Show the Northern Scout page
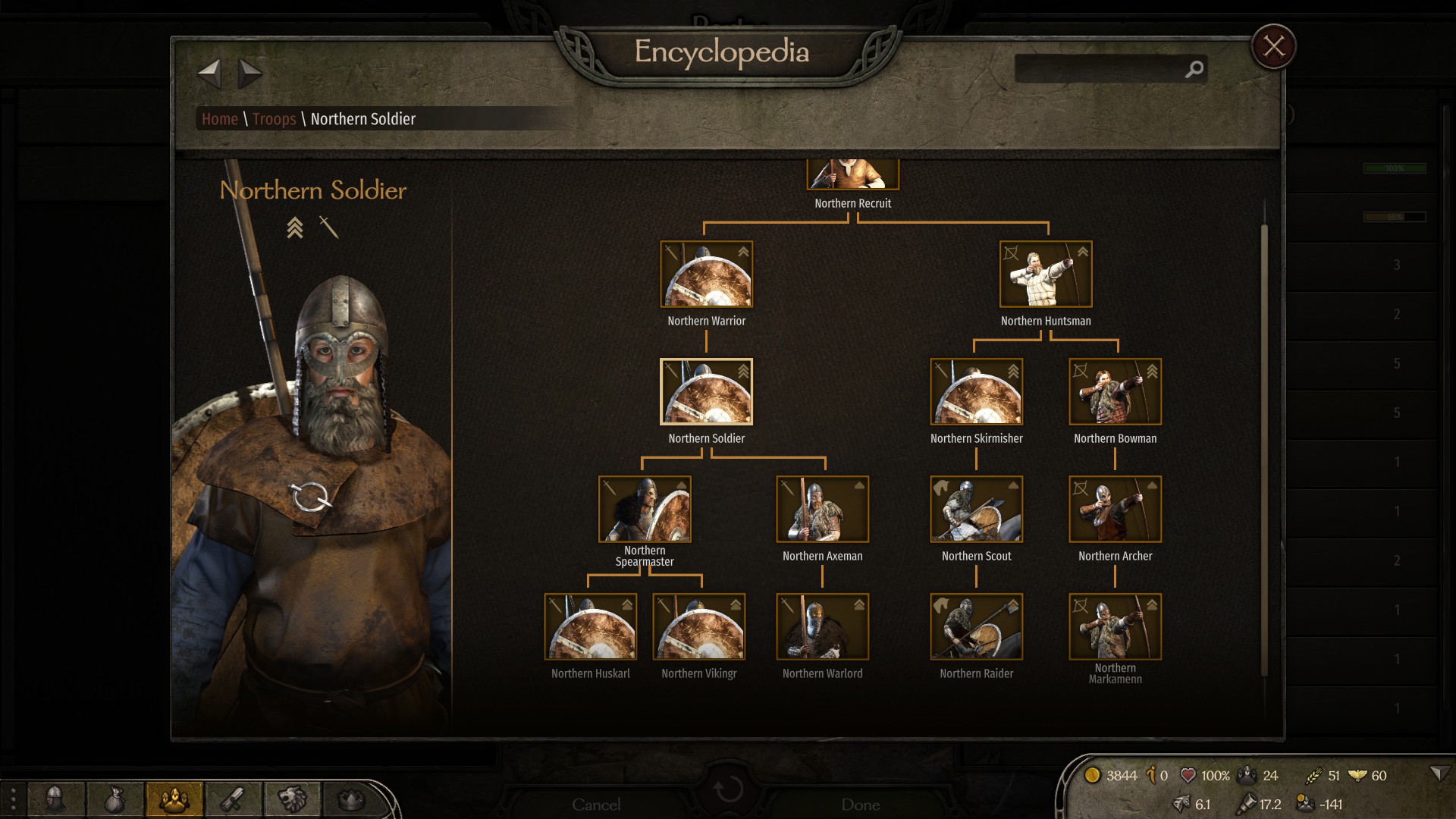Screen dimensions: 1456x819 976,510
